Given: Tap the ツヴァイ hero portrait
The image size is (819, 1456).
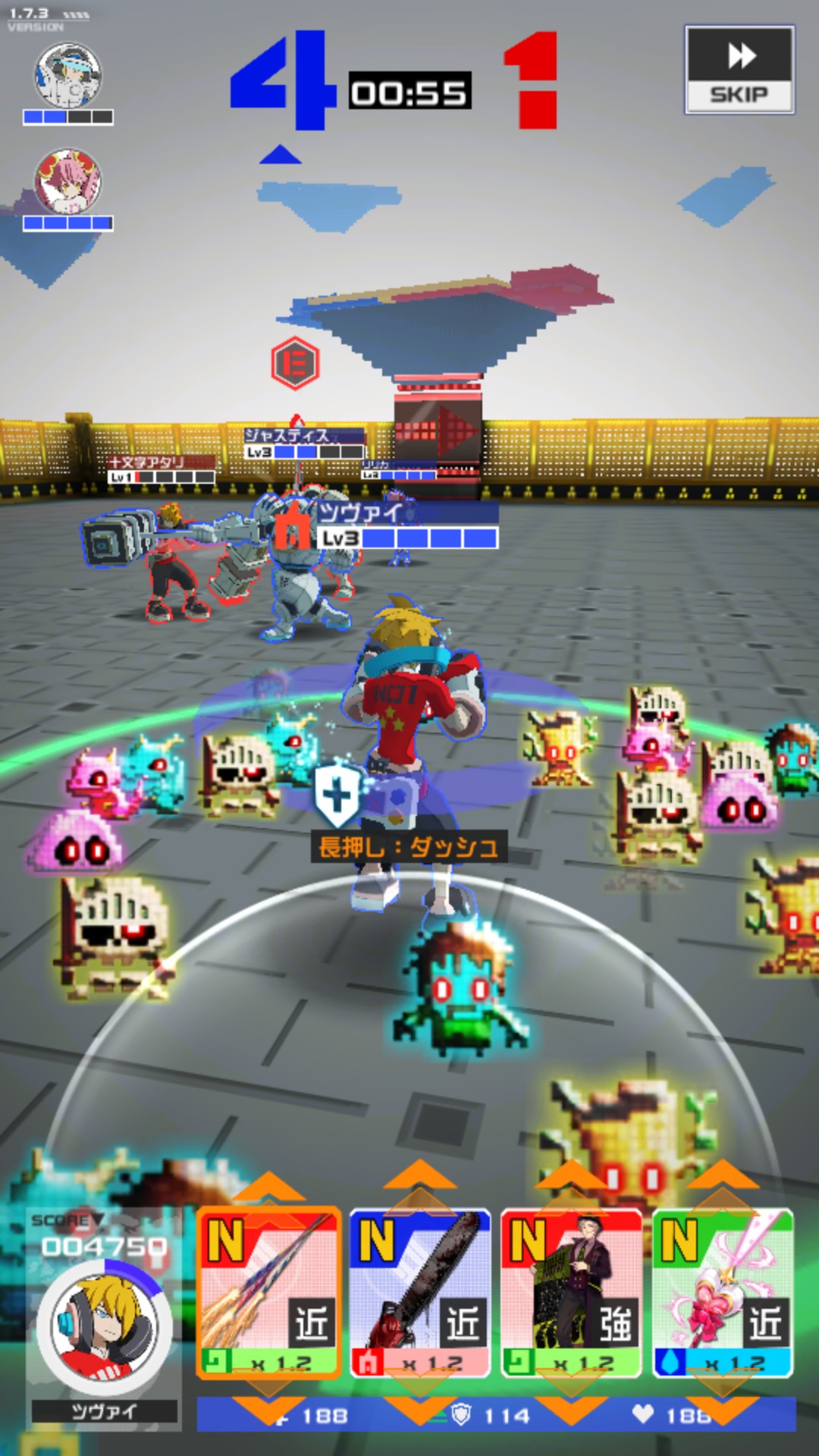Looking at the screenshot, I should (x=104, y=1327).
